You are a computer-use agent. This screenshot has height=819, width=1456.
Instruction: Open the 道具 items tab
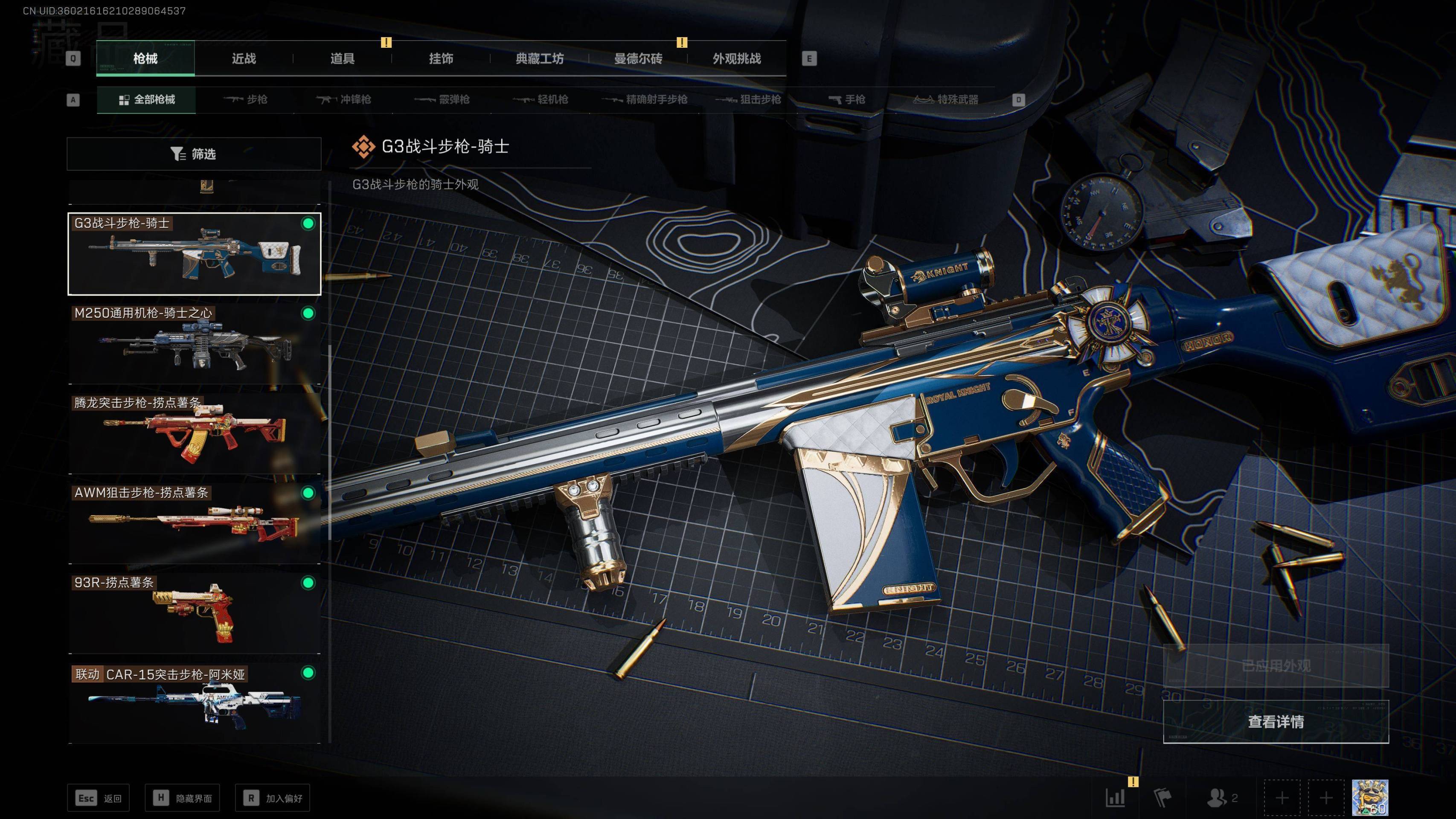342,59
